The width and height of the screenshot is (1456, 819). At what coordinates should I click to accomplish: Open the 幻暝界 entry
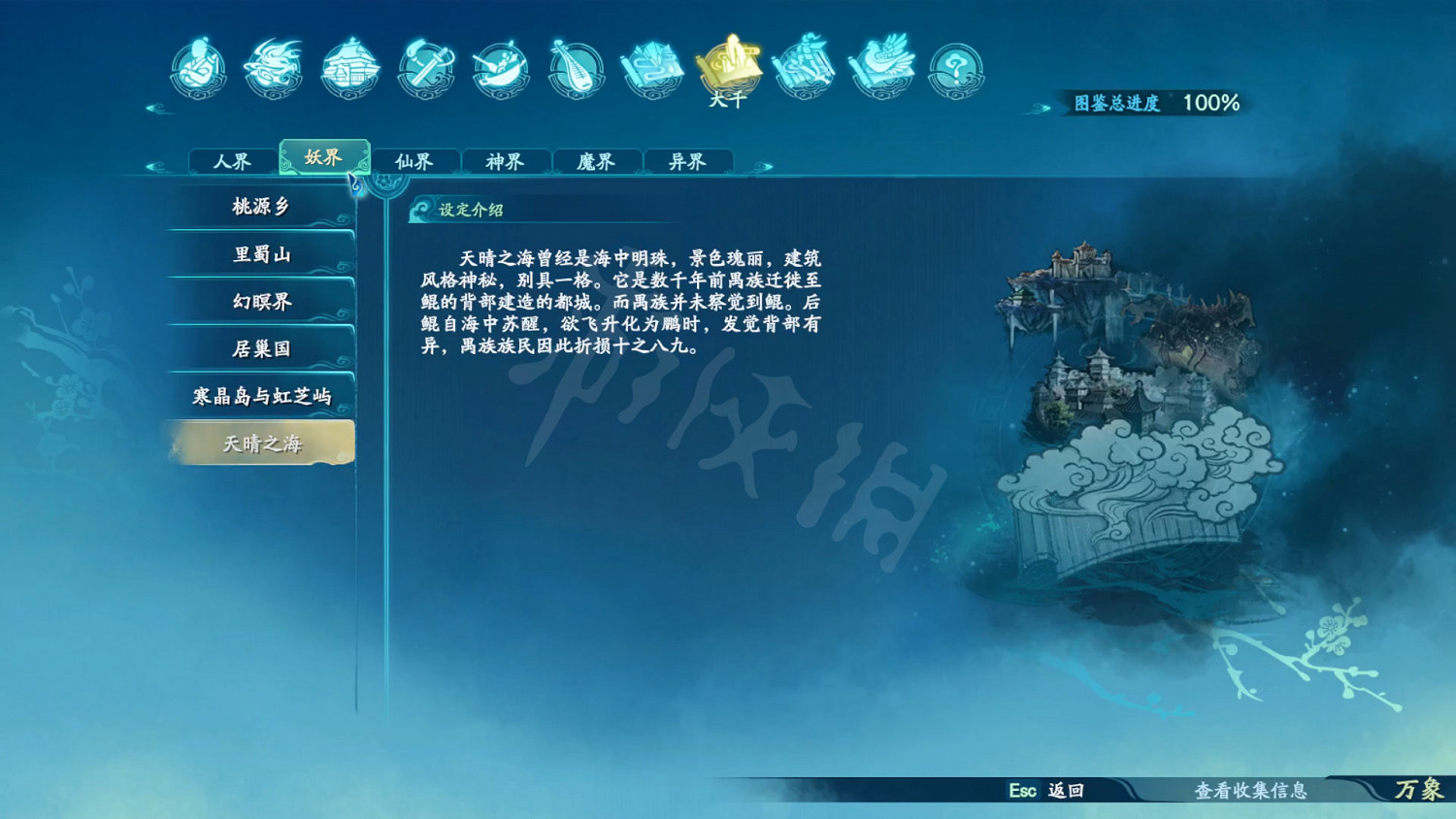pos(260,301)
